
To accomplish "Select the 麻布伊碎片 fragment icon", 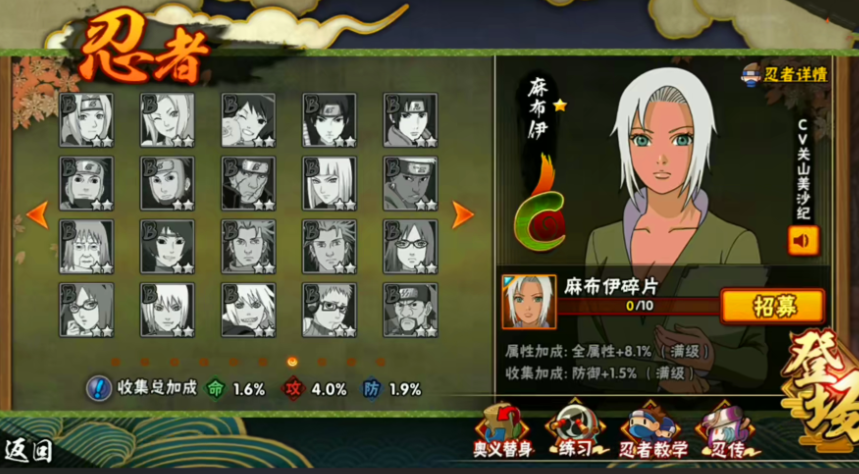I will [x=528, y=301].
